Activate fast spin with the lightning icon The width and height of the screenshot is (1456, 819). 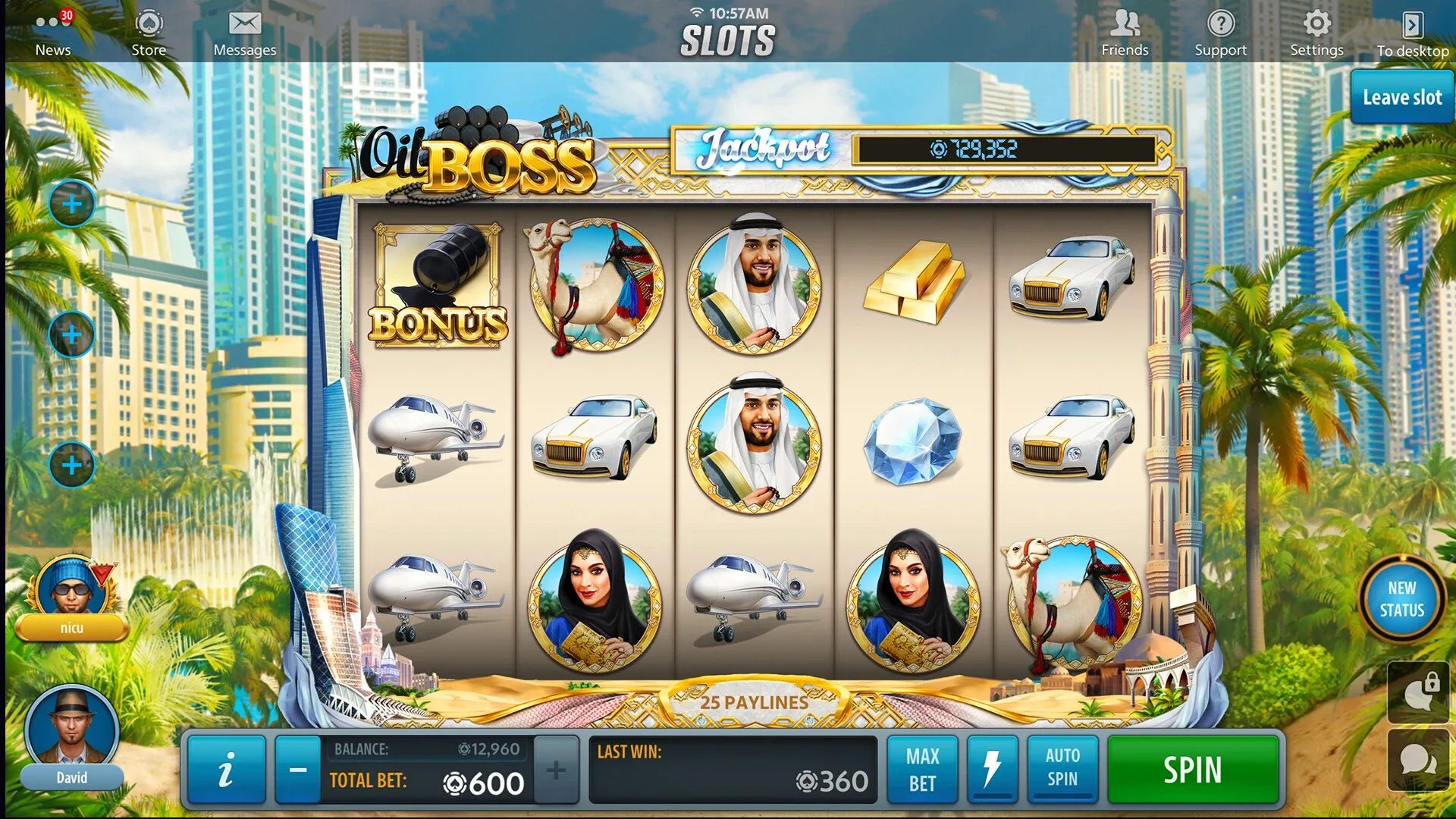pyautogui.click(x=992, y=769)
